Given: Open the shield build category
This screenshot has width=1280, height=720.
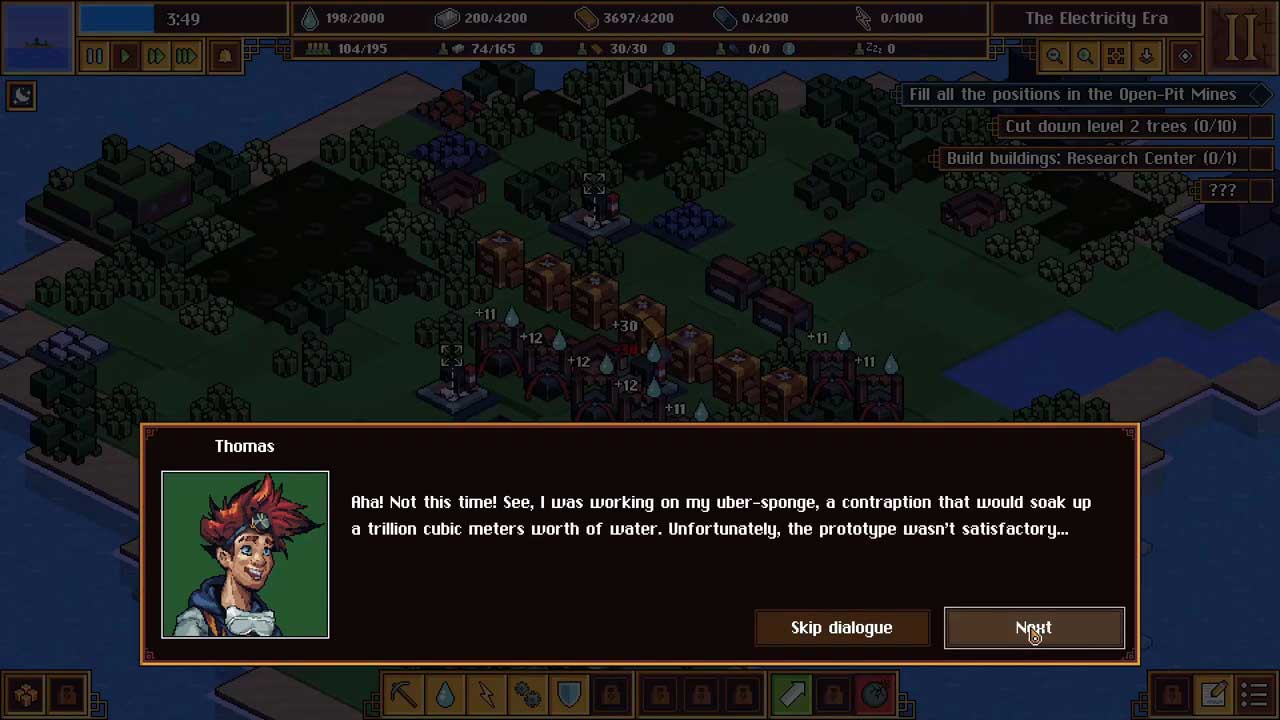Looking at the screenshot, I should pyautogui.click(x=568, y=694).
